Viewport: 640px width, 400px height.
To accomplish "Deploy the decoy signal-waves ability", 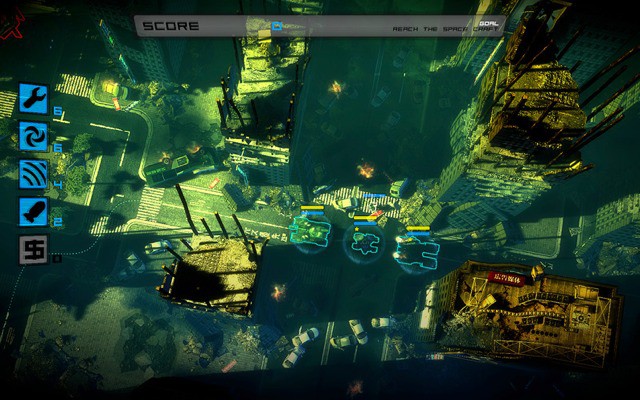I will click(32, 173).
